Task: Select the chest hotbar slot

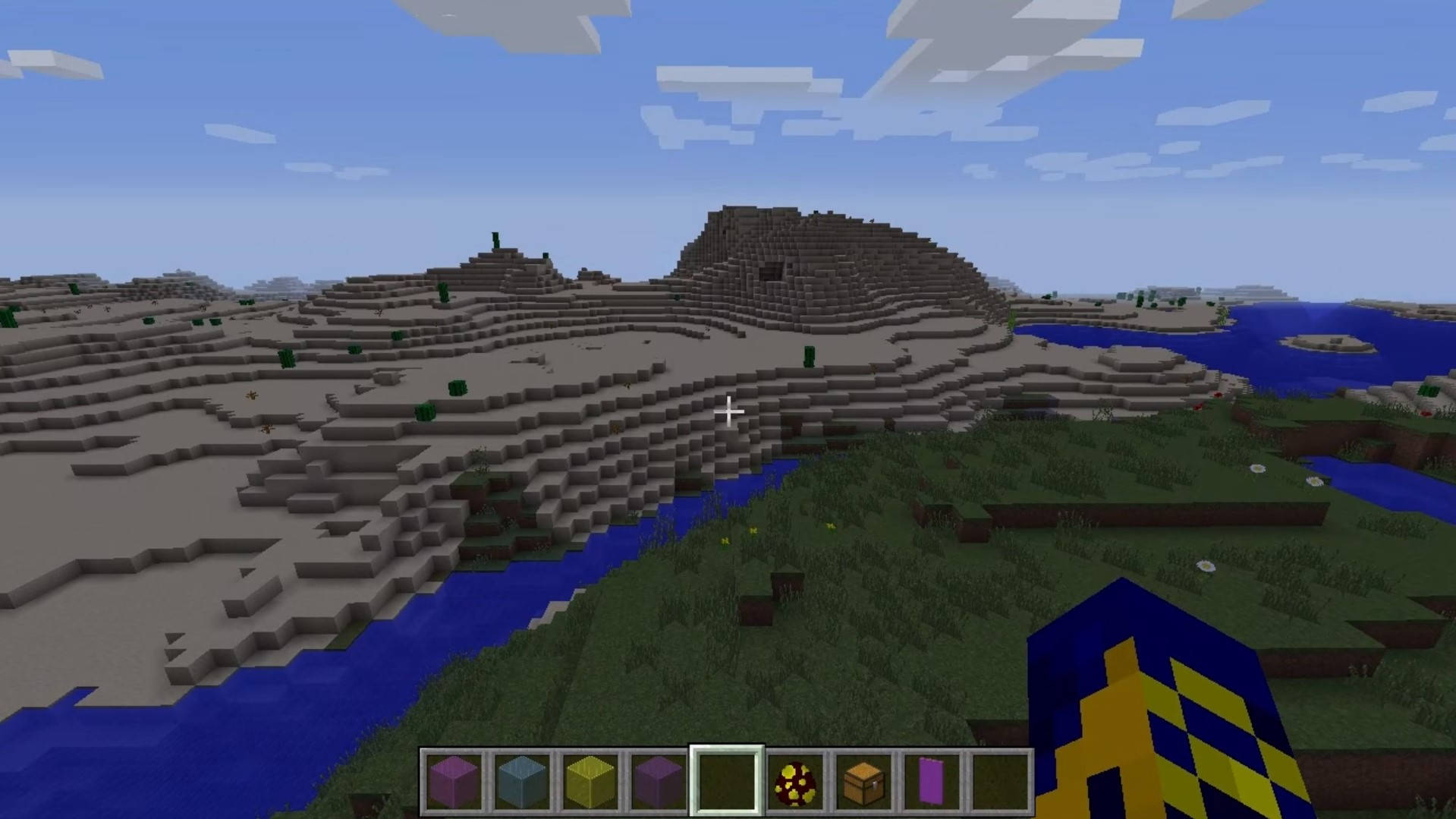Action: pos(863,782)
